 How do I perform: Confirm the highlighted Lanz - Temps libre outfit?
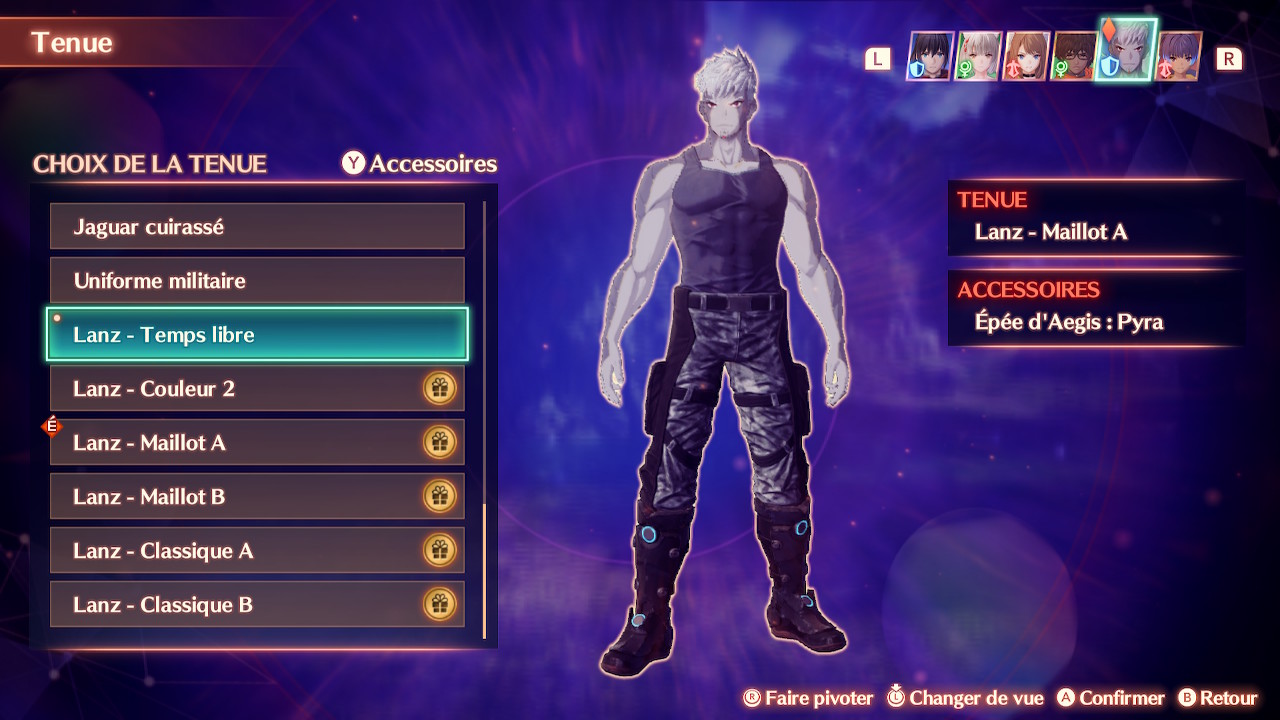click(x=257, y=335)
